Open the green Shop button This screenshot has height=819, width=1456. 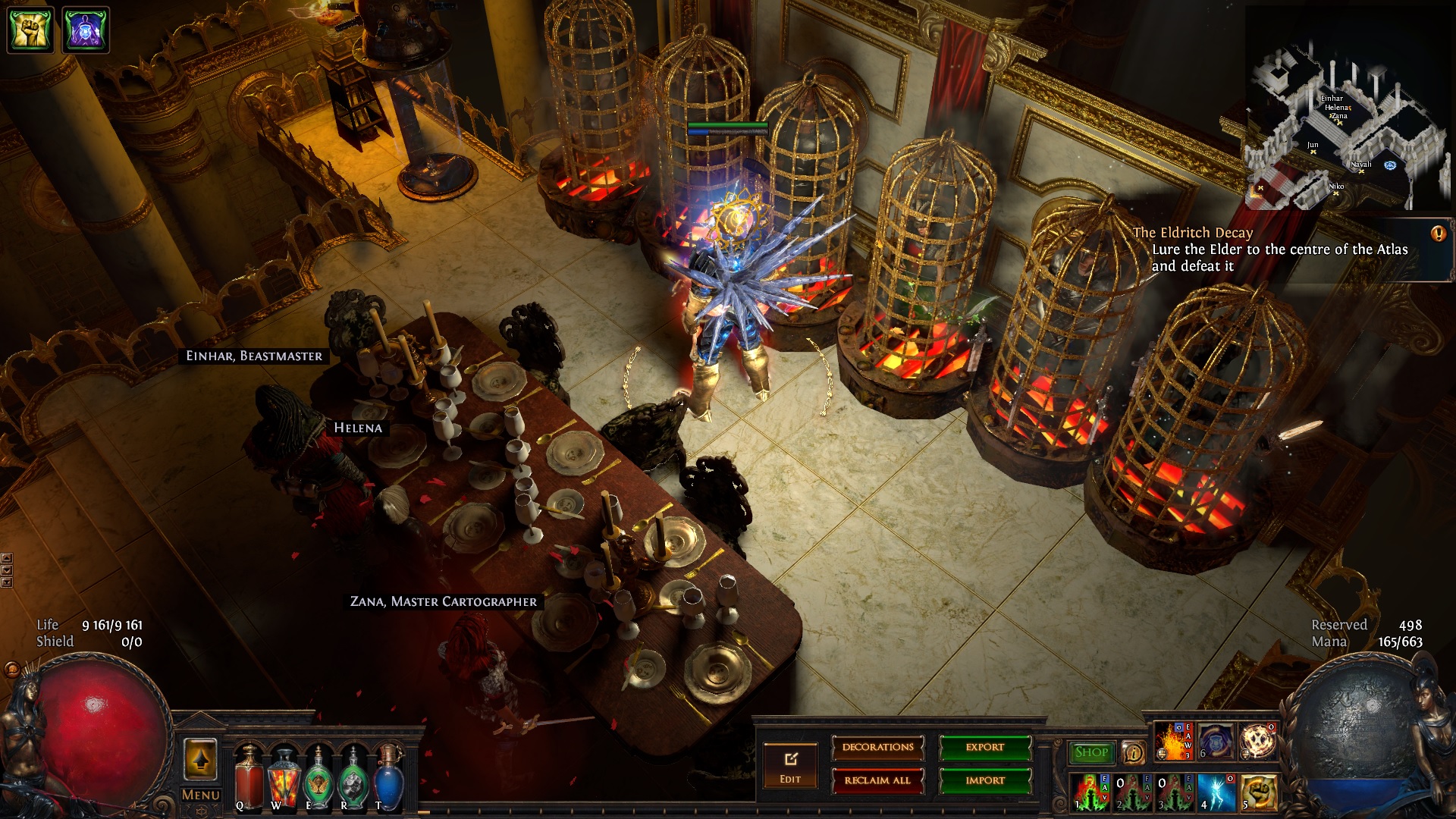[1091, 752]
